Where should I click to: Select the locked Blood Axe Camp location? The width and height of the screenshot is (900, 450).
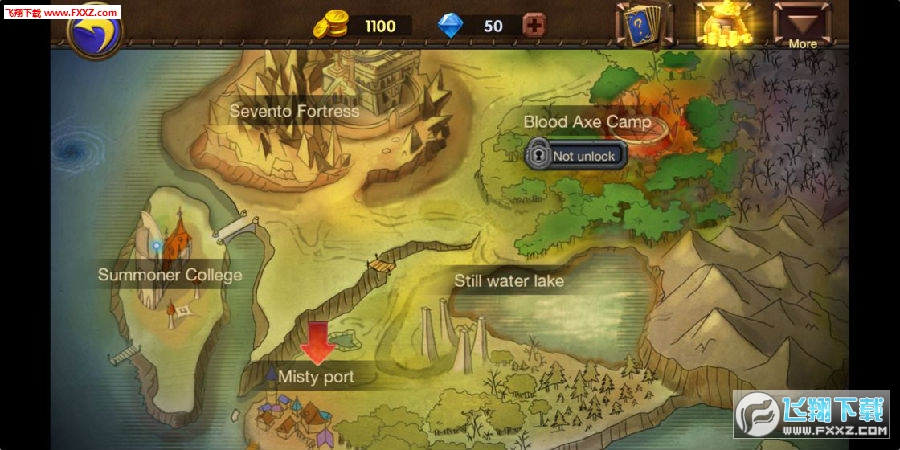pos(587,122)
